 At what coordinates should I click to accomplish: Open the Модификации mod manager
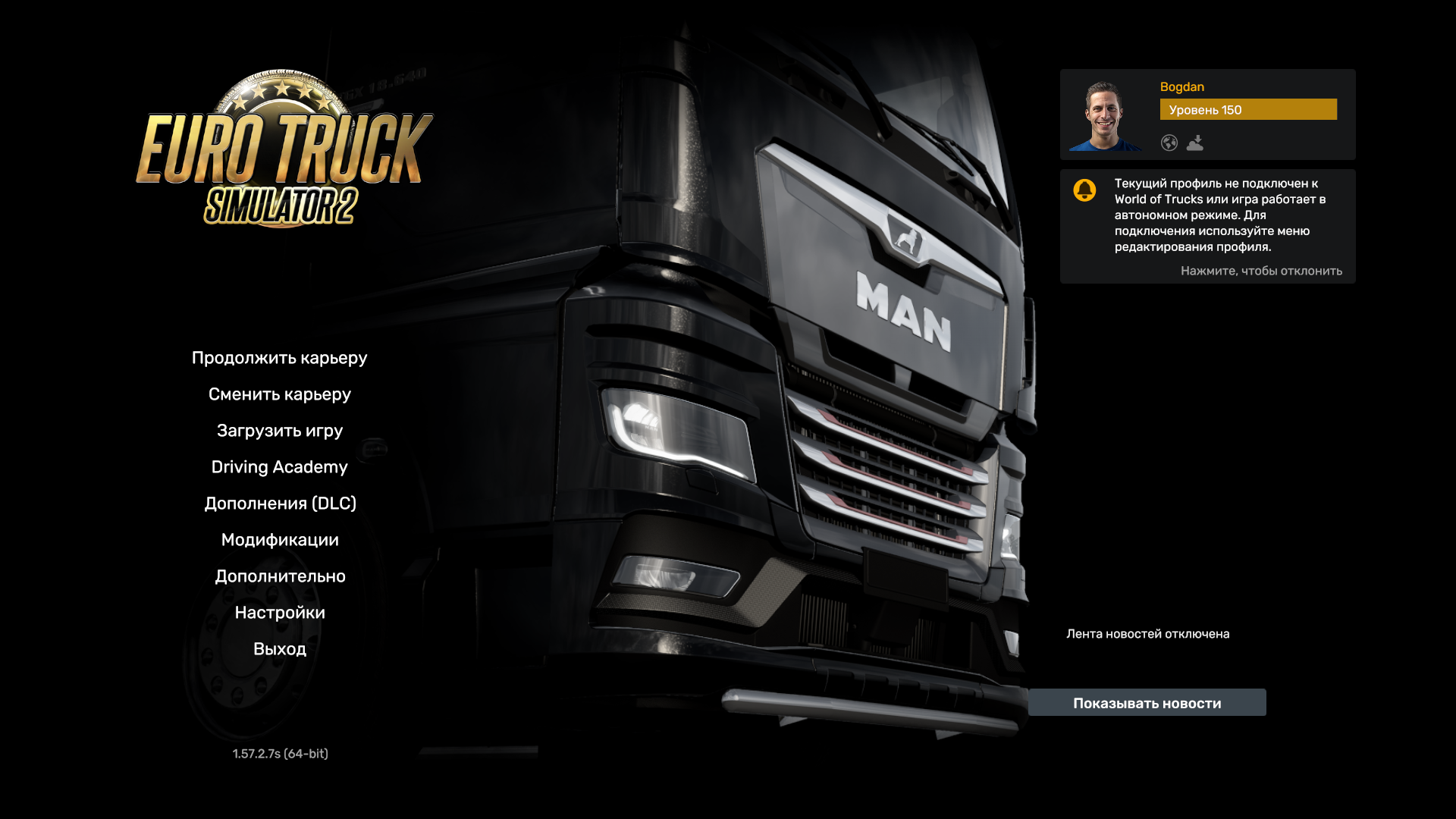pos(280,539)
